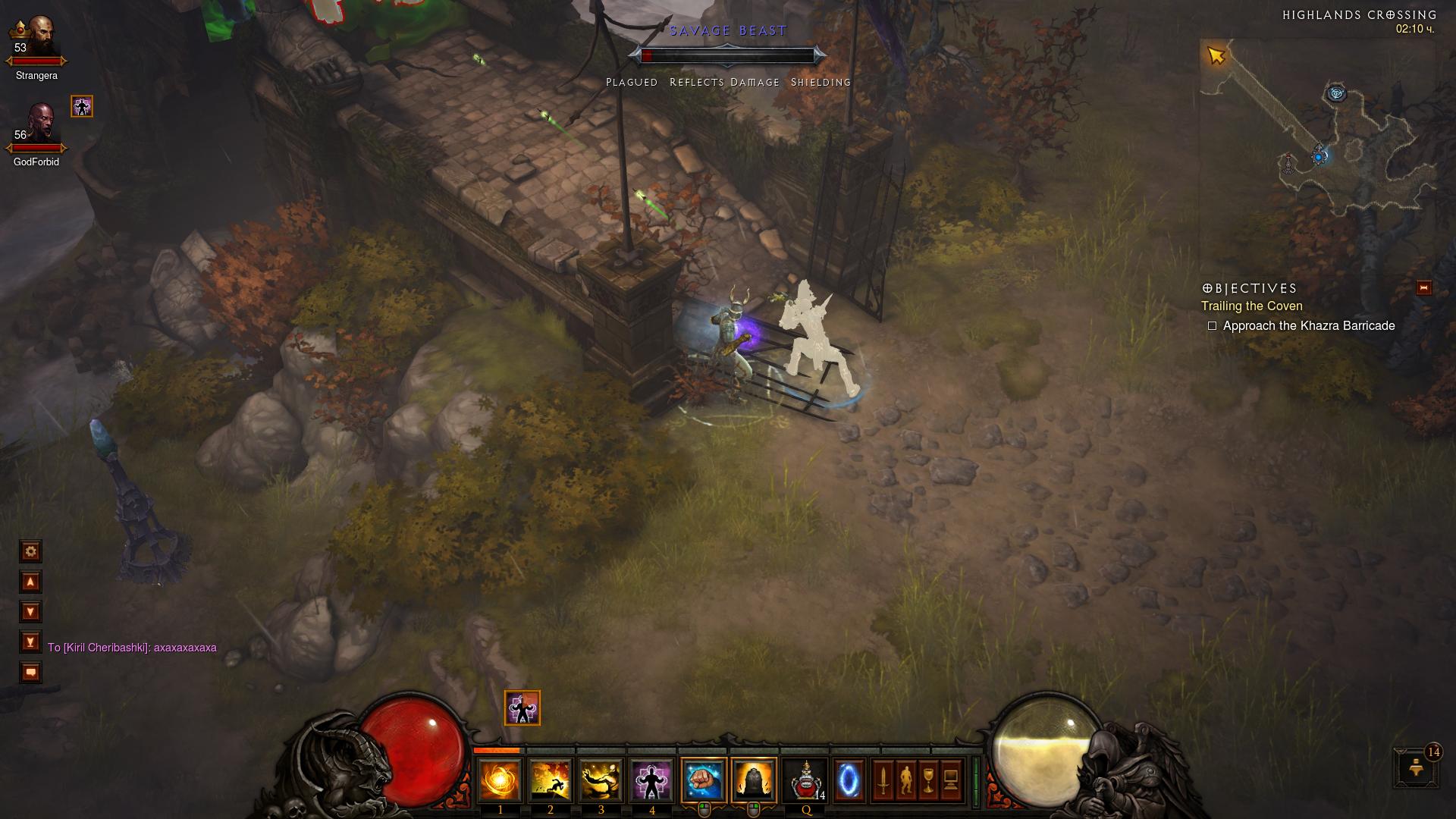Open achievements with the goblet button

coord(929,780)
